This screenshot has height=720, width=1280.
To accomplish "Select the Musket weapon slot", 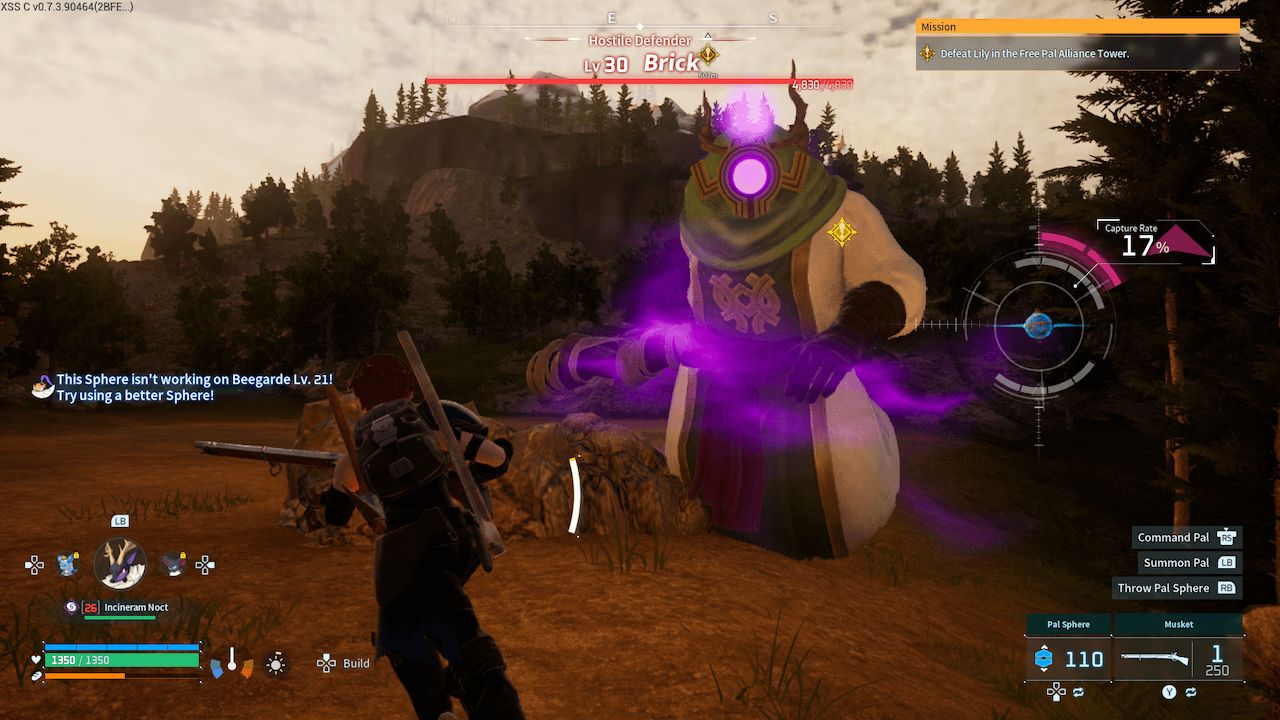I will 1178,658.
